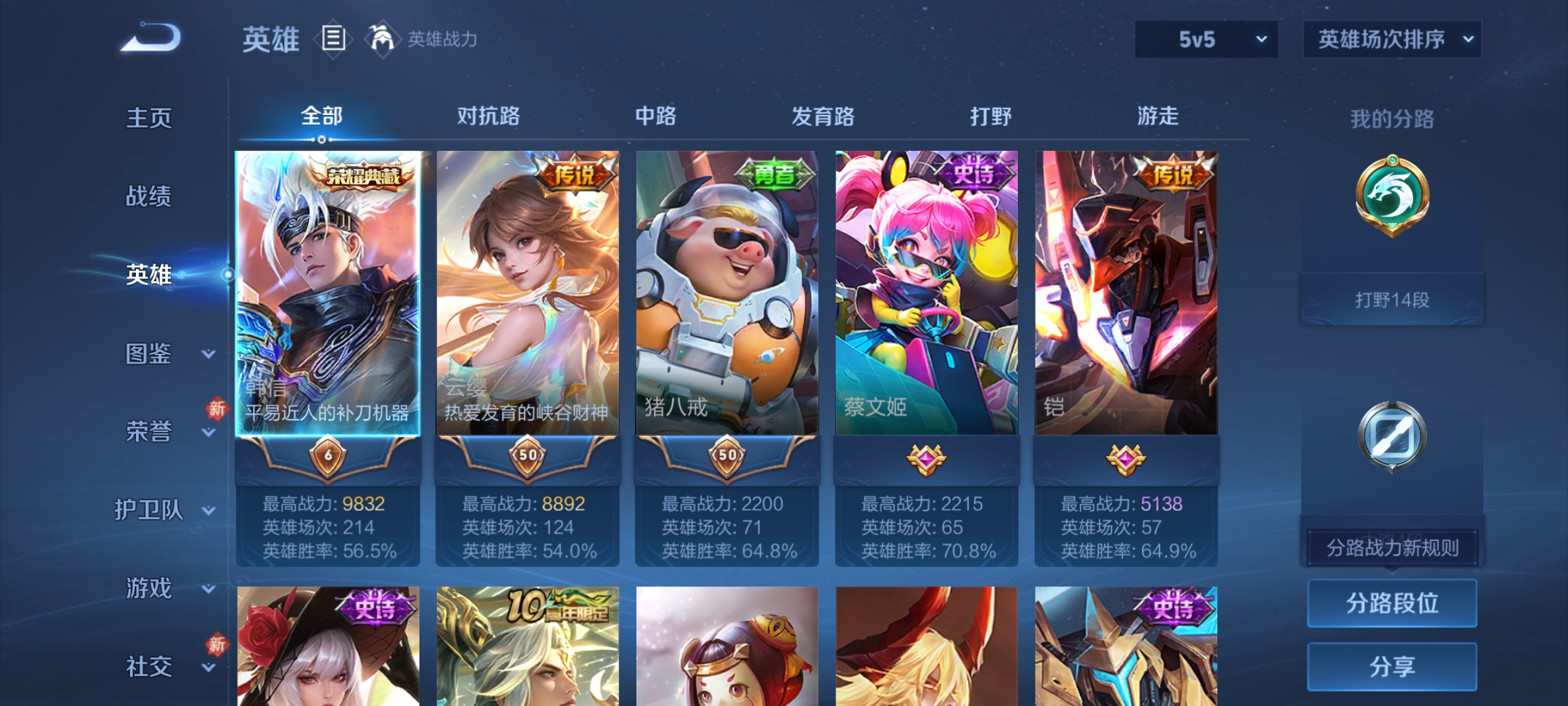Click the 英雄战力 helmet icon

[382, 37]
